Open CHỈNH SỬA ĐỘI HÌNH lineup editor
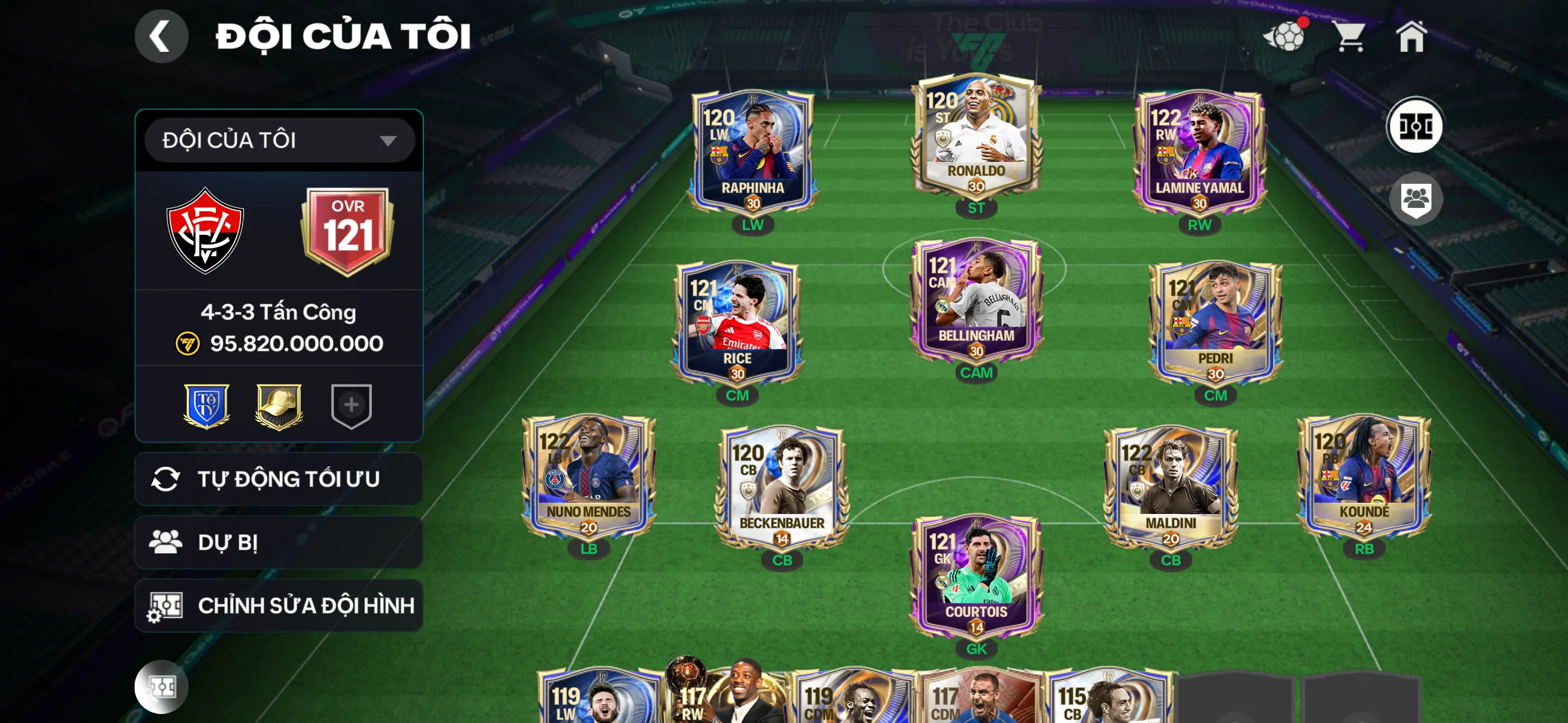Viewport: 1568px width, 723px height. click(278, 605)
